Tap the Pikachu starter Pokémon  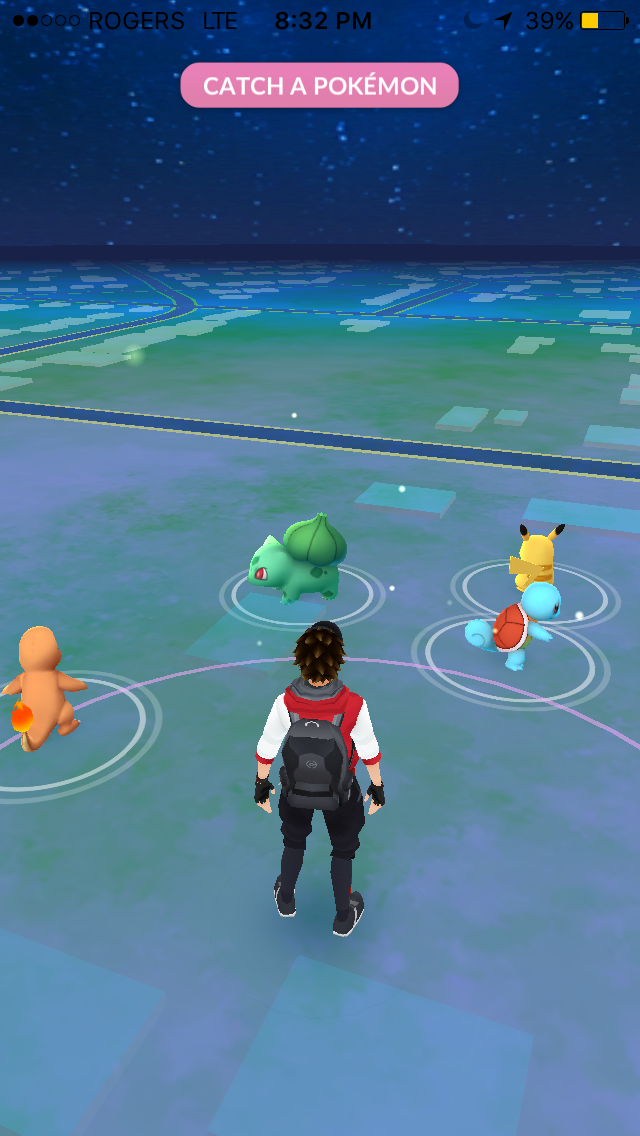[536, 556]
